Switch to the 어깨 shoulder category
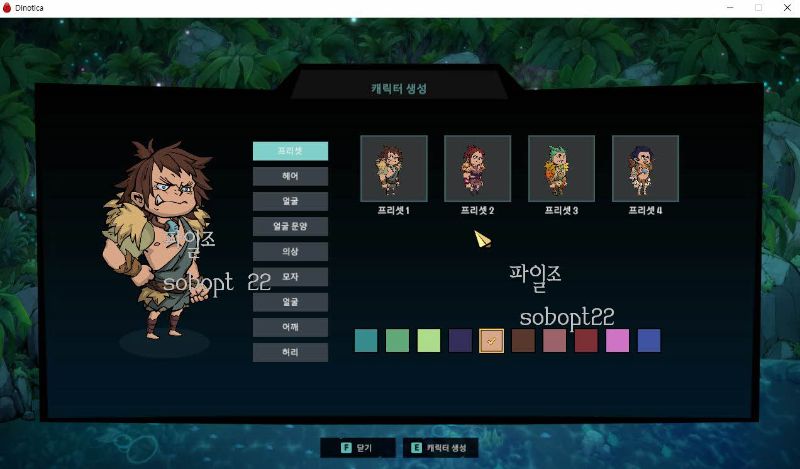This screenshot has width=800, height=469. click(290, 327)
